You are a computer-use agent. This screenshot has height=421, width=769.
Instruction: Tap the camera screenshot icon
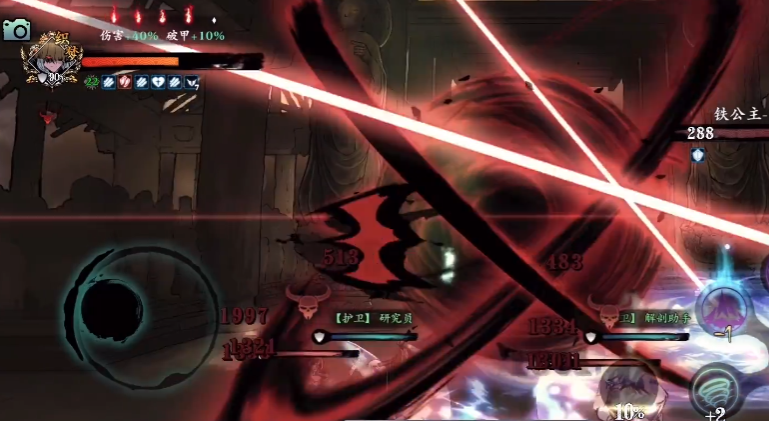[16, 30]
